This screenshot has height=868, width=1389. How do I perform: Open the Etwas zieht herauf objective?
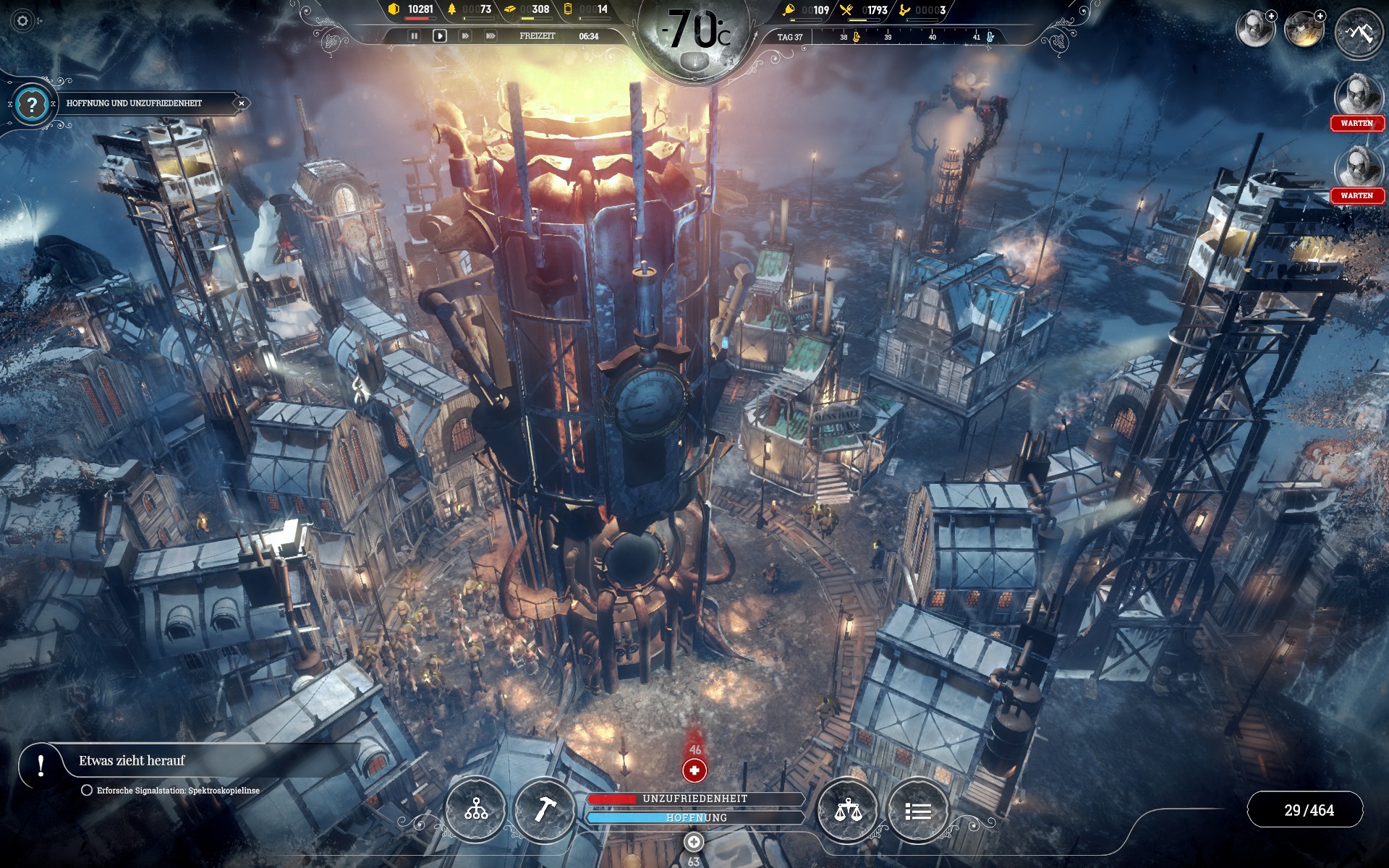[132, 761]
